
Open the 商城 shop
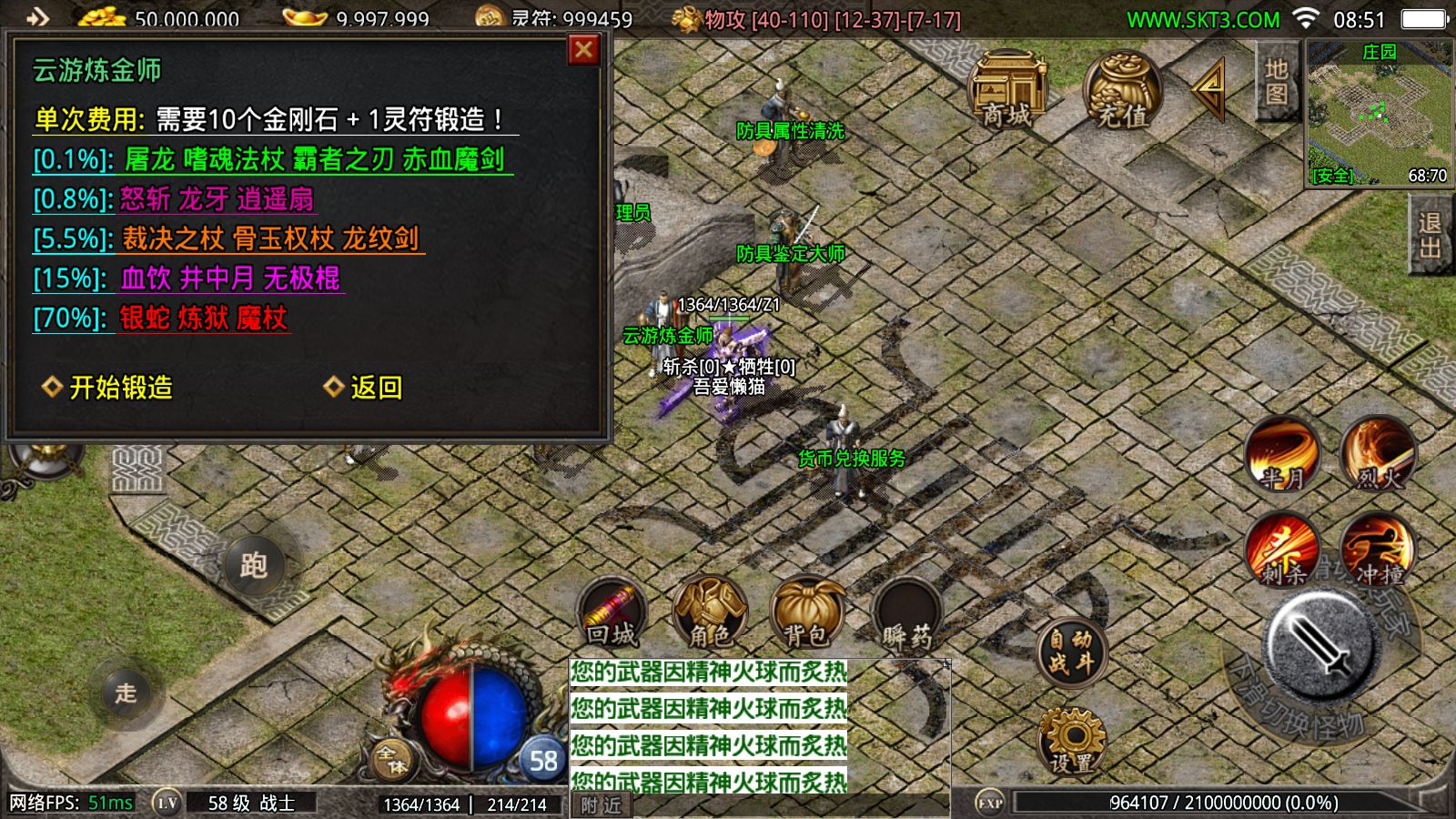1008,89
